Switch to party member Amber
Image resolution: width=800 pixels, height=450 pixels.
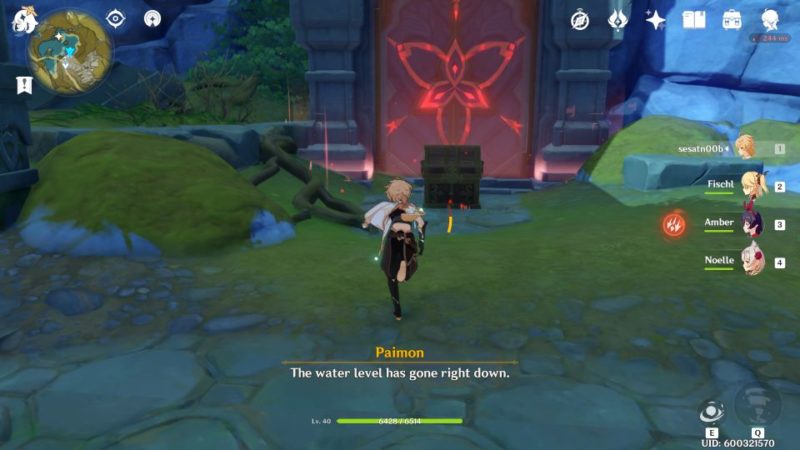tap(748, 224)
